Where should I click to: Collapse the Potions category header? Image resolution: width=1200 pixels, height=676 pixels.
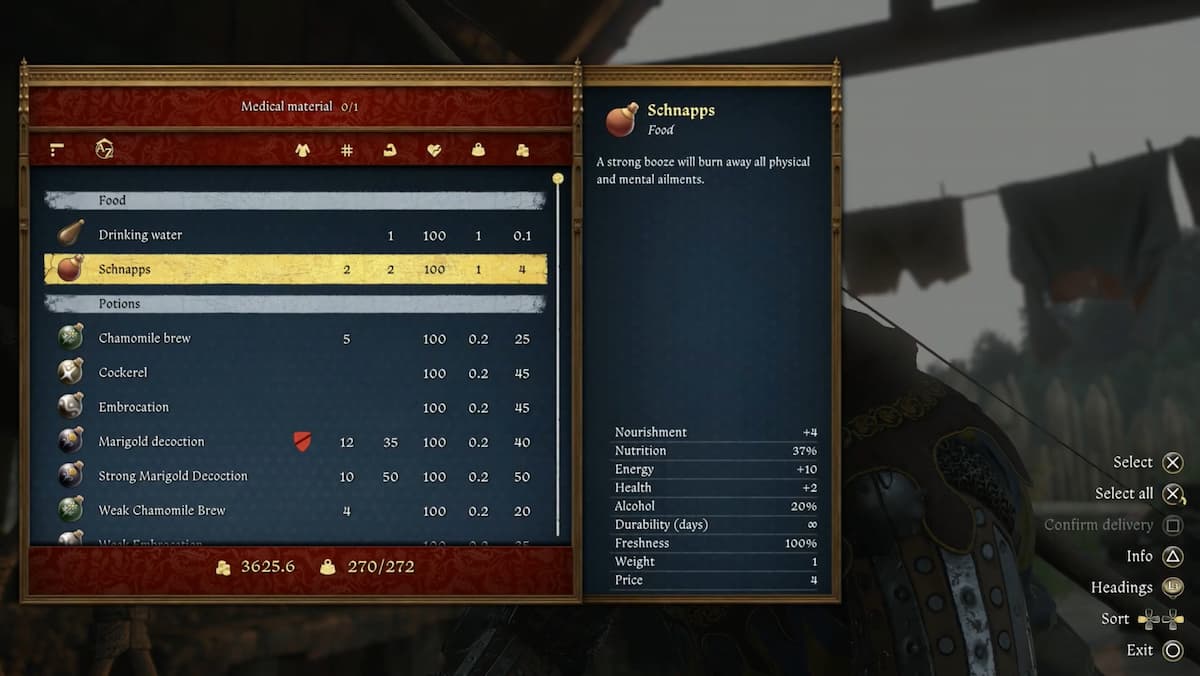pyautogui.click(x=295, y=303)
